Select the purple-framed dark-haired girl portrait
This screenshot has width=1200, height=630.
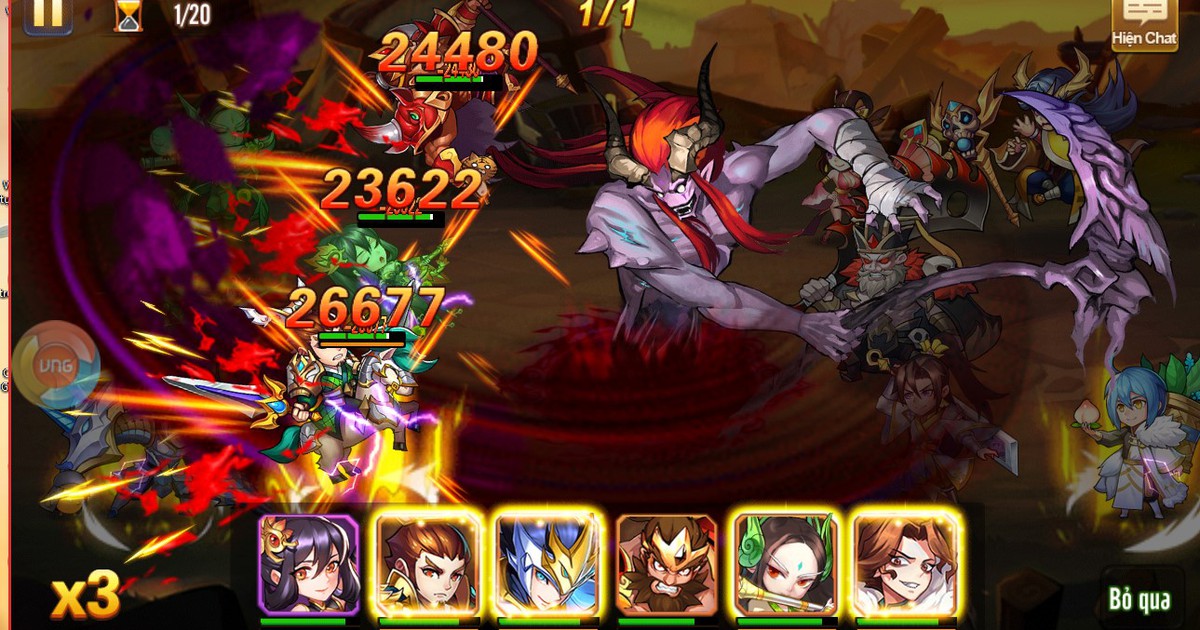tap(308, 565)
